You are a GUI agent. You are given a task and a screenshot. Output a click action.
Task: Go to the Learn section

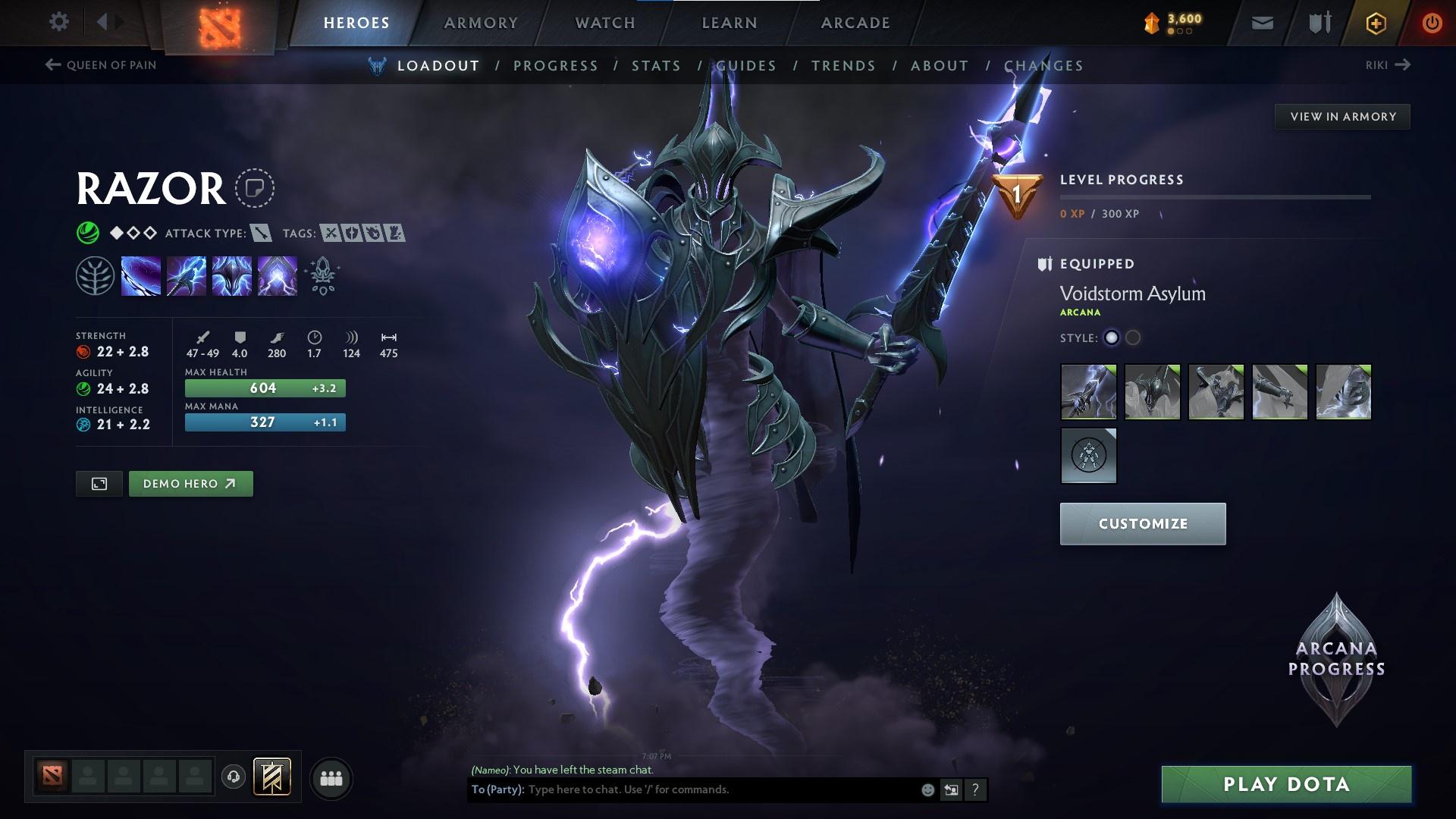[x=730, y=23]
